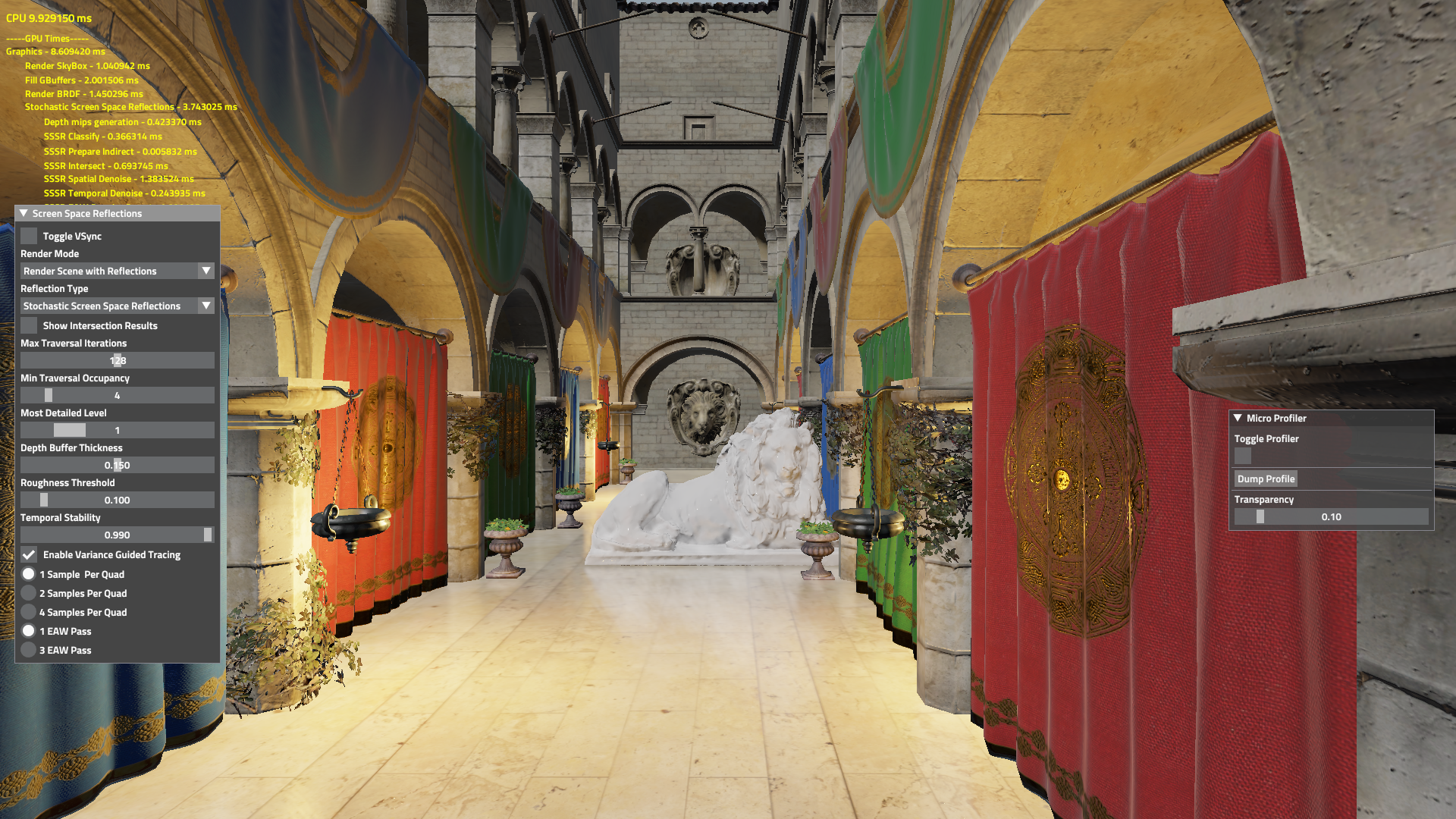Collapse the Screen Space Reflections panel
This screenshot has width=1456, height=819.
click(x=23, y=214)
